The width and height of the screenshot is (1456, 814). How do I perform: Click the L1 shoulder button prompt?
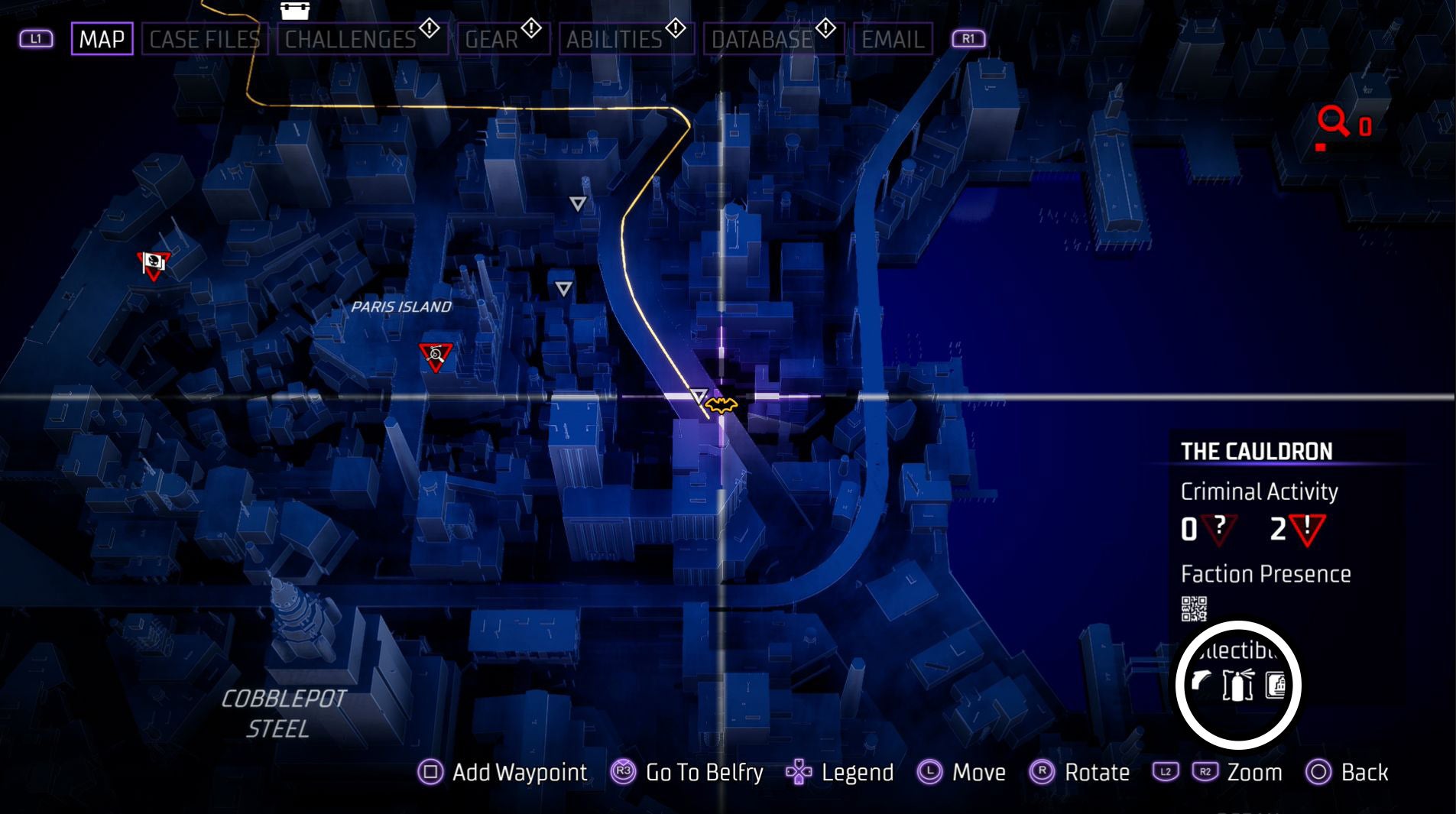35,38
